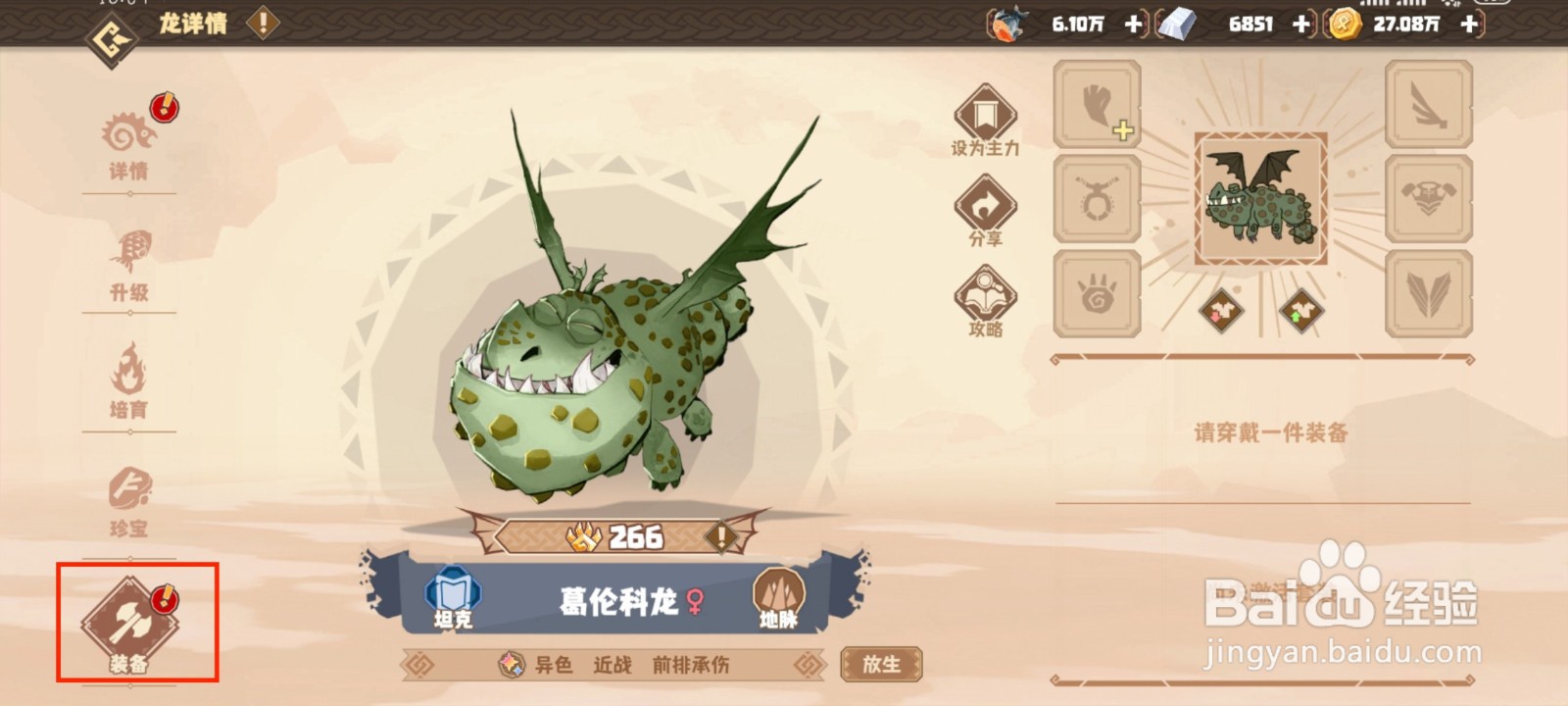Click the 设为主力 set-as-main icon

pos(985,118)
